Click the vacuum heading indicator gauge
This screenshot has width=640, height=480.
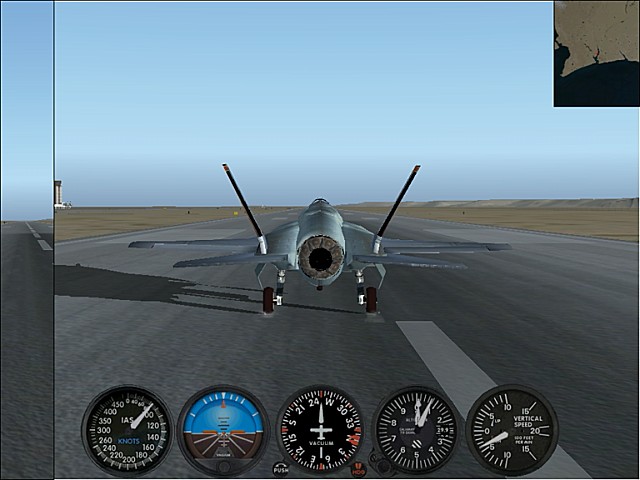[x=320, y=430]
